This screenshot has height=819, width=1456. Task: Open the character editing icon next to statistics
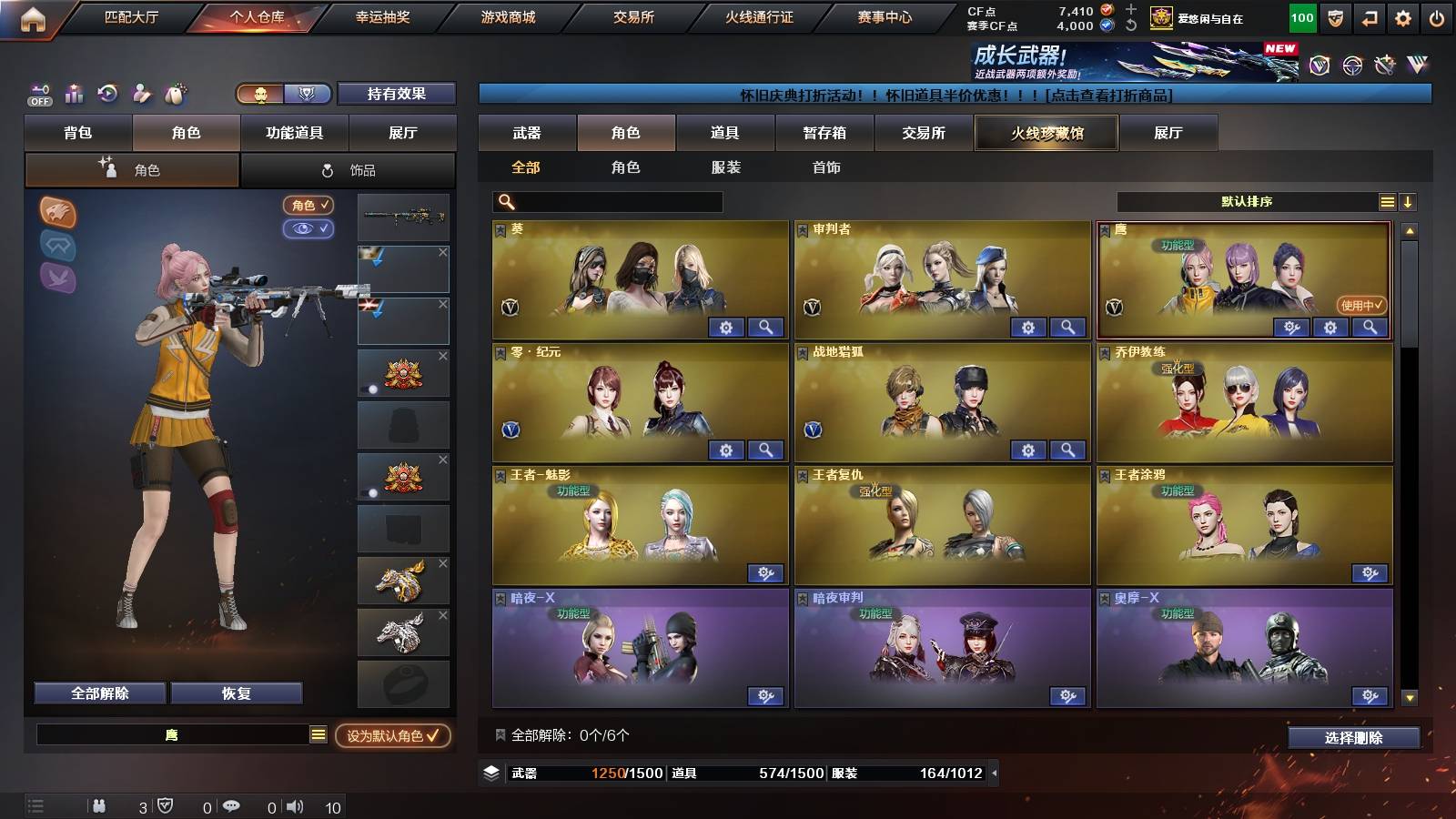click(x=142, y=93)
